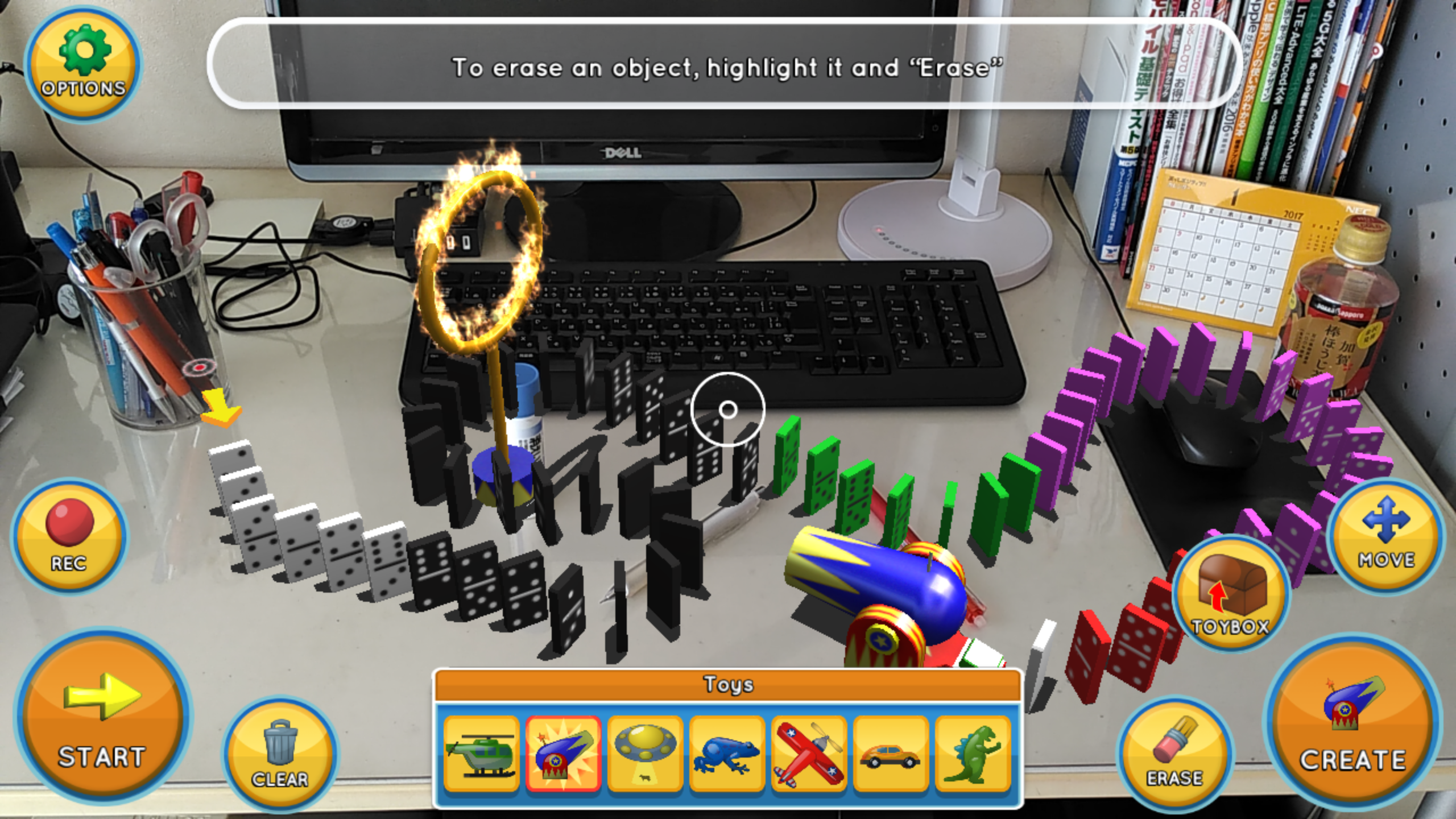Screen dimensions: 1456x819
Task: Activate the Erase tool
Action: tap(1174, 754)
